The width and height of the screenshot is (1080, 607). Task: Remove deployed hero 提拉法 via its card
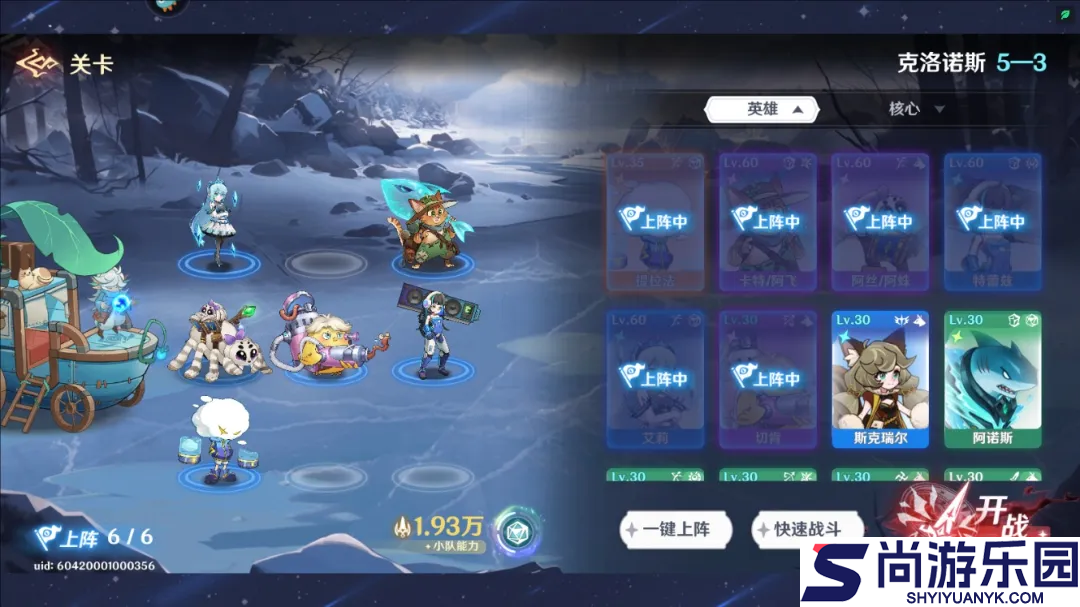pyautogui.click(x=655, y=221)
